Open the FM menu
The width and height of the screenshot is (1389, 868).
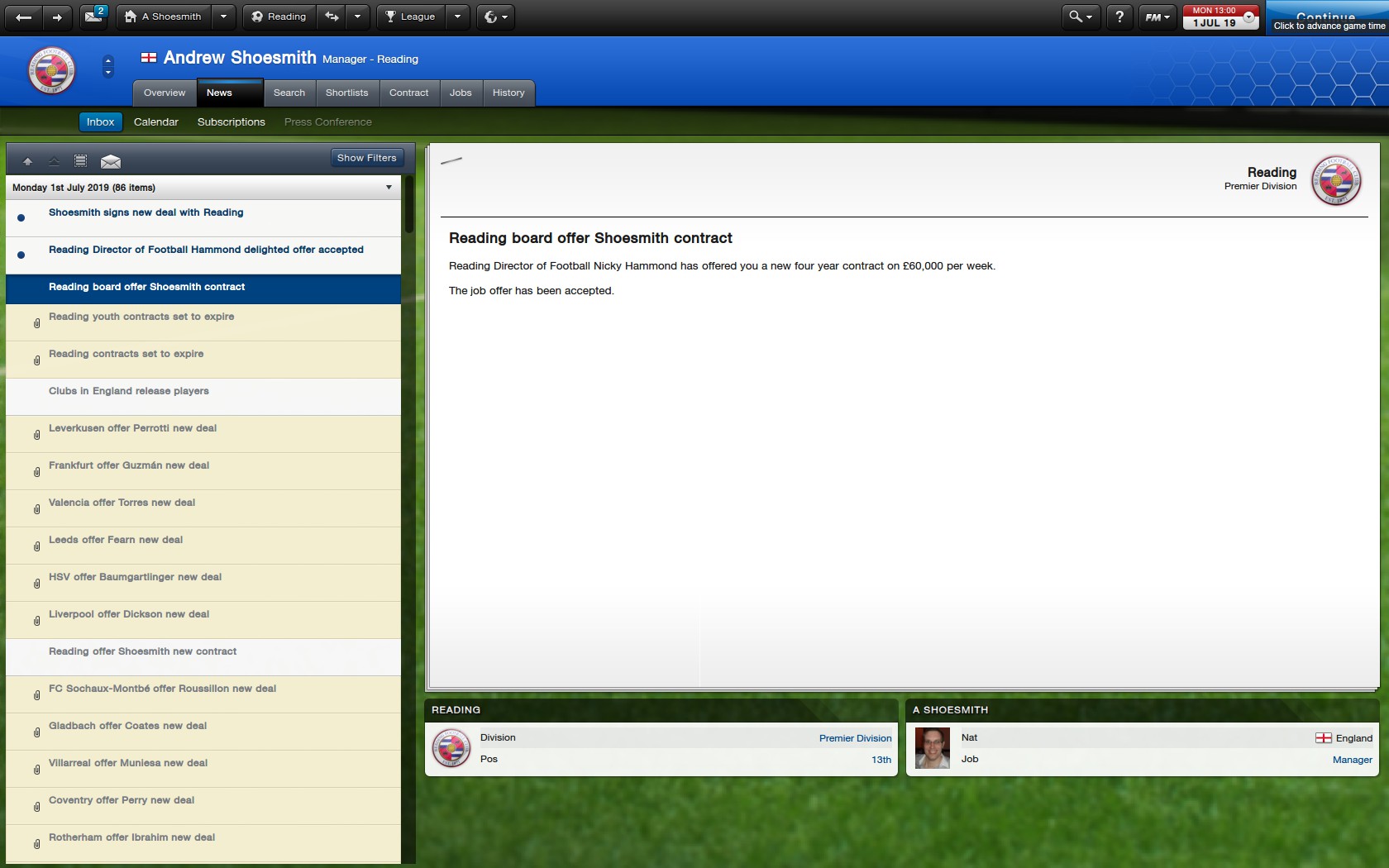pos(1156,17)
